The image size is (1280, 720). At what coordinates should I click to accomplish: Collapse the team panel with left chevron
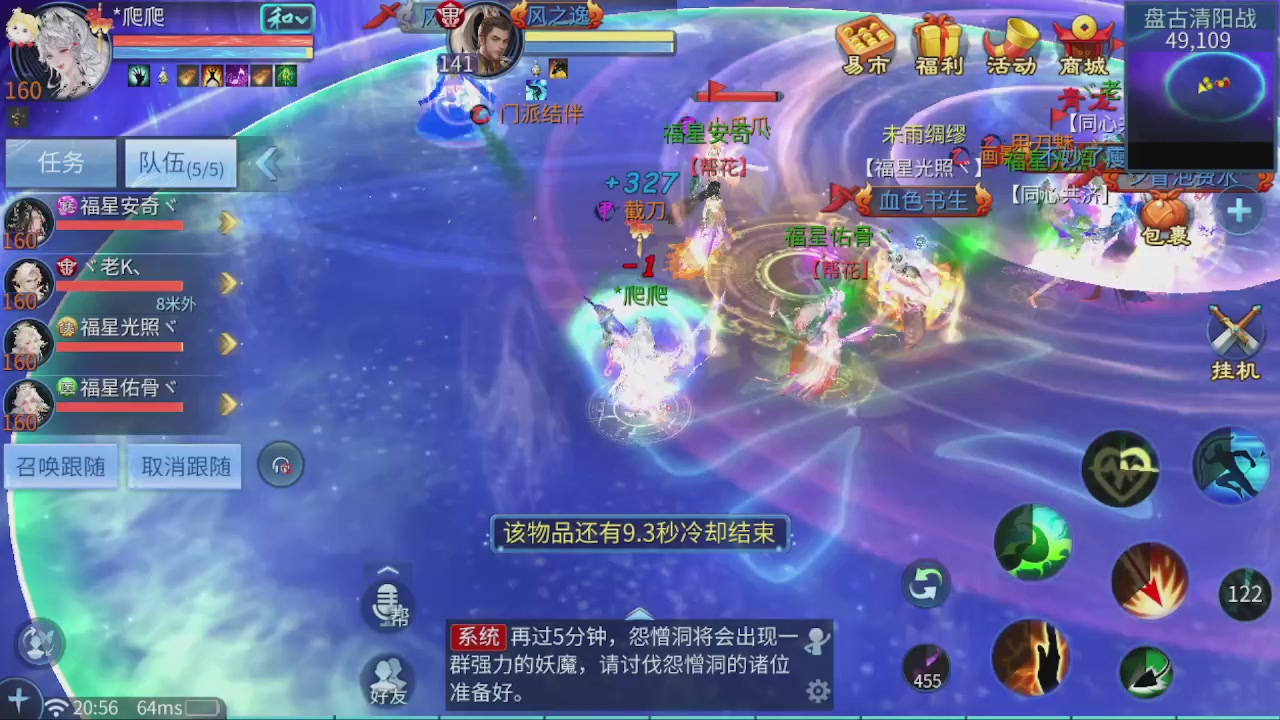click(267, 163)
